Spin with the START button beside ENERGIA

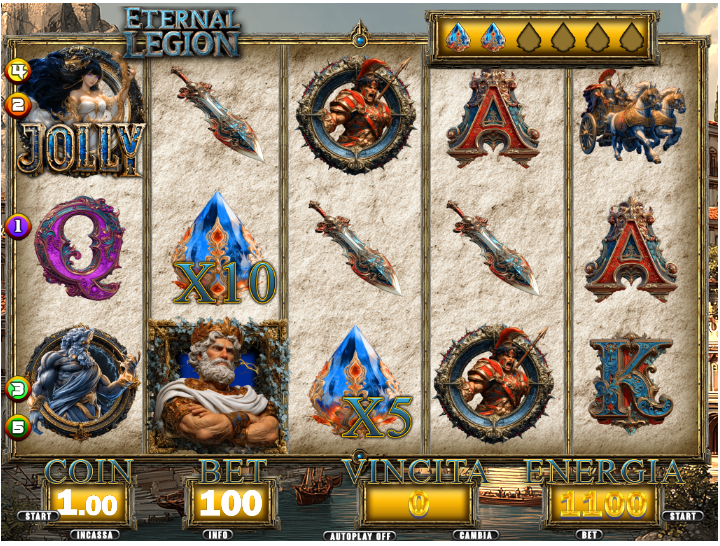pos(681,516)
